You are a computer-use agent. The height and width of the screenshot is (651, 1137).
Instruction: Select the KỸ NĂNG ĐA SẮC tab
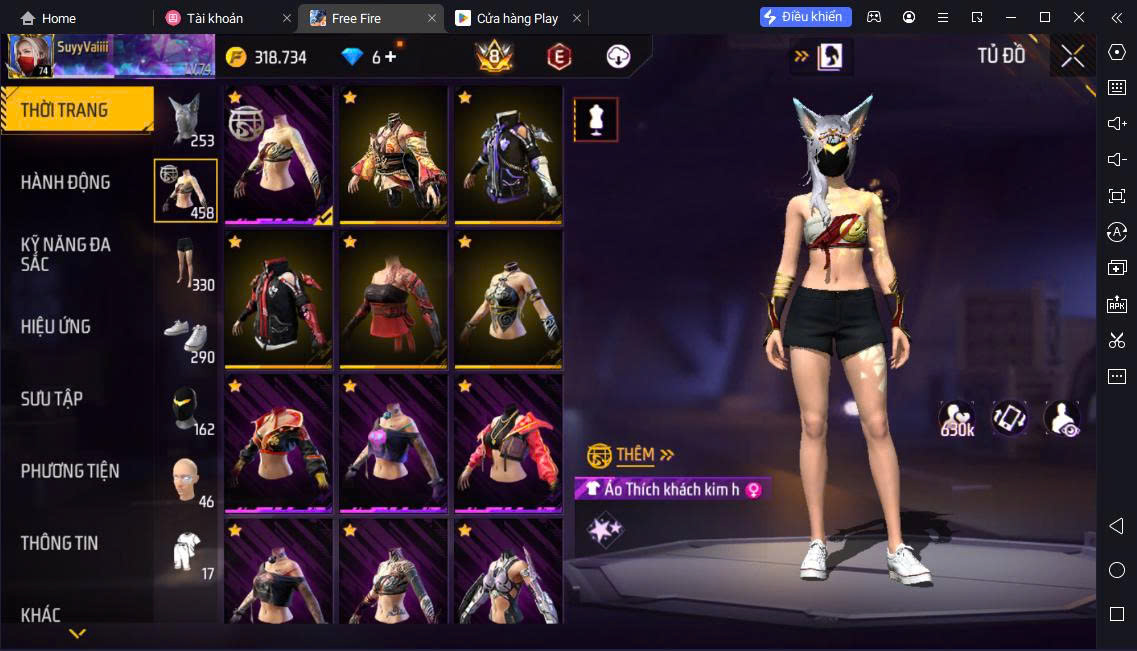pos(66,254)
